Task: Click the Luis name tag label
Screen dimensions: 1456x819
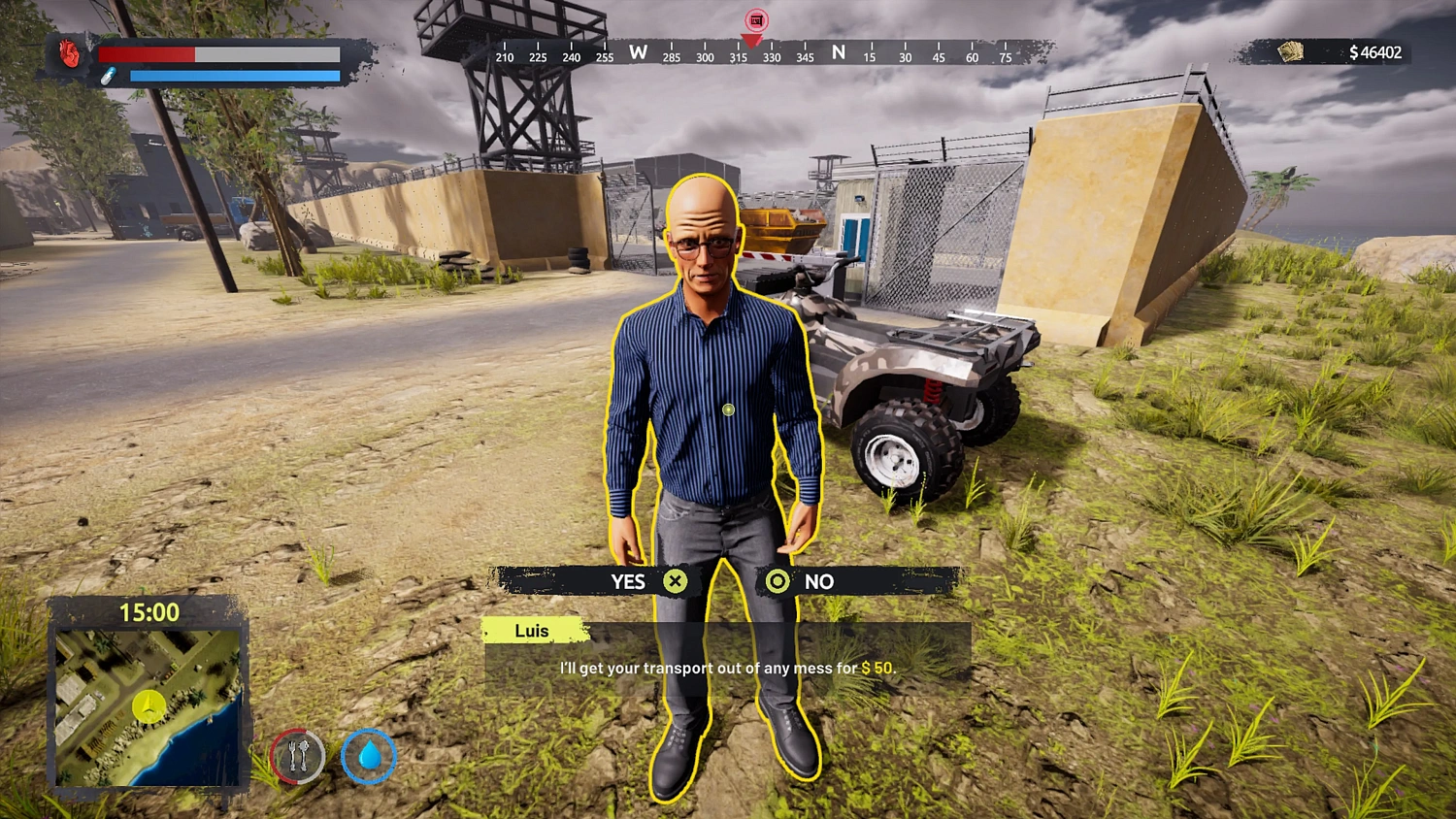Action: pyautogui.click(x=532, y=631)
